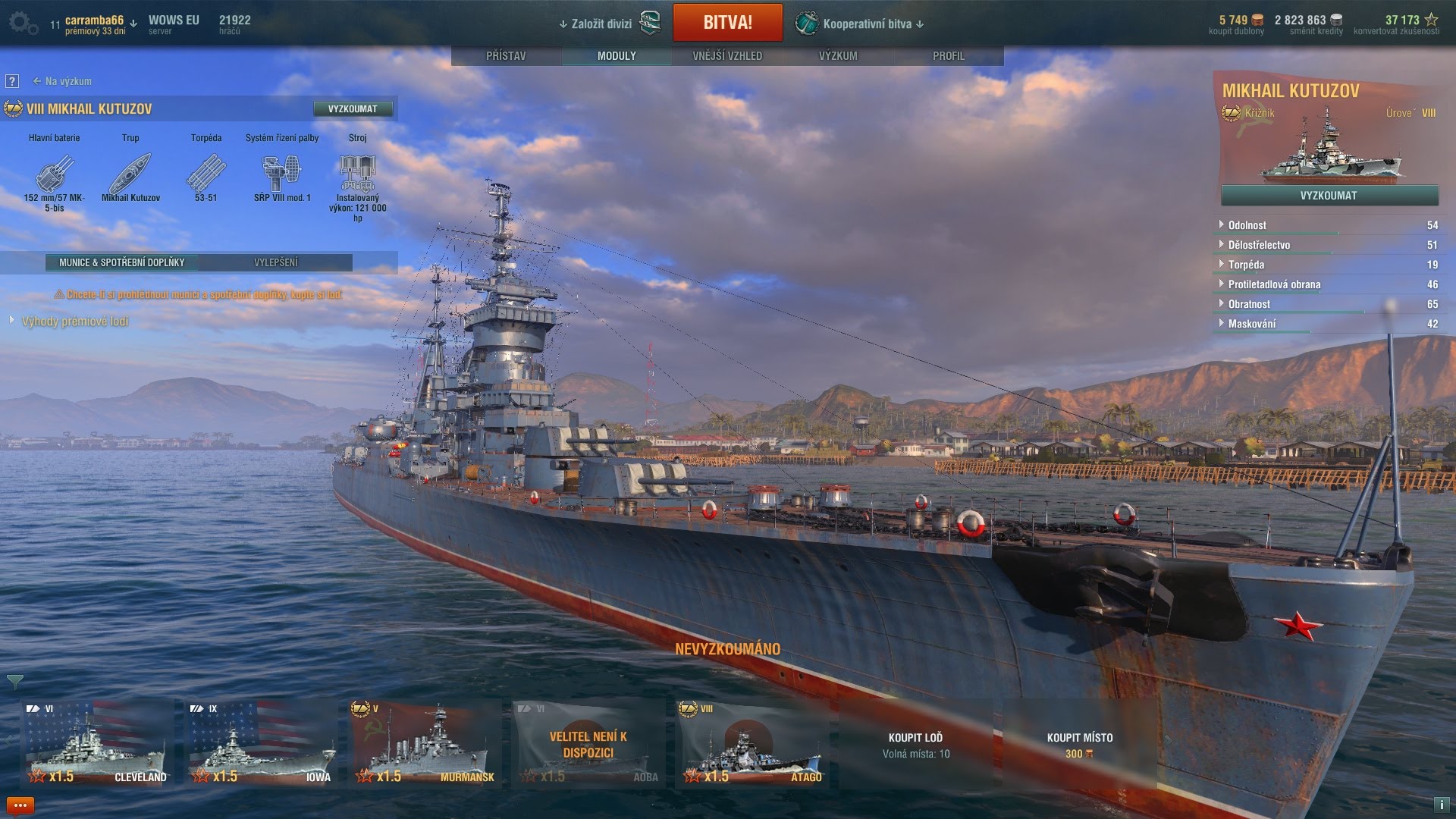
Task: Open the orange chat bubble button
Action: 20,805
